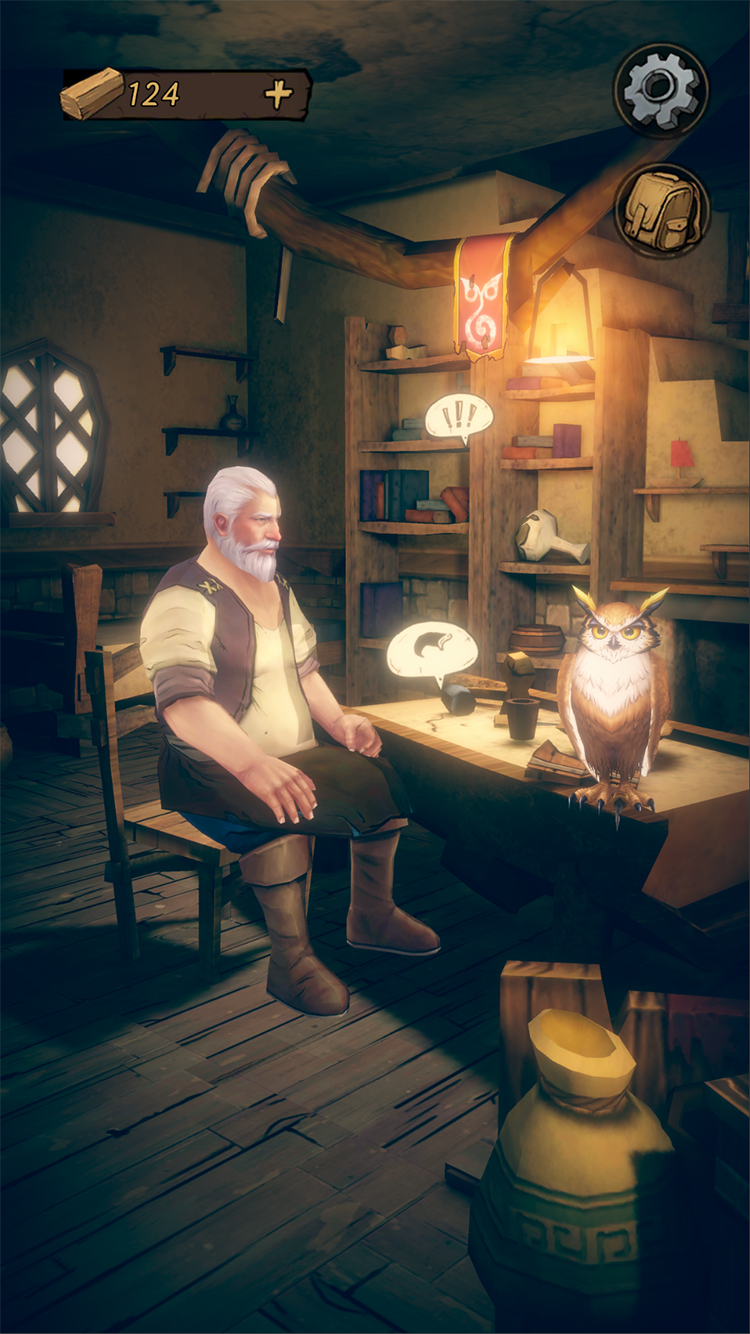Add more wood with the plus button

[279, 94]
